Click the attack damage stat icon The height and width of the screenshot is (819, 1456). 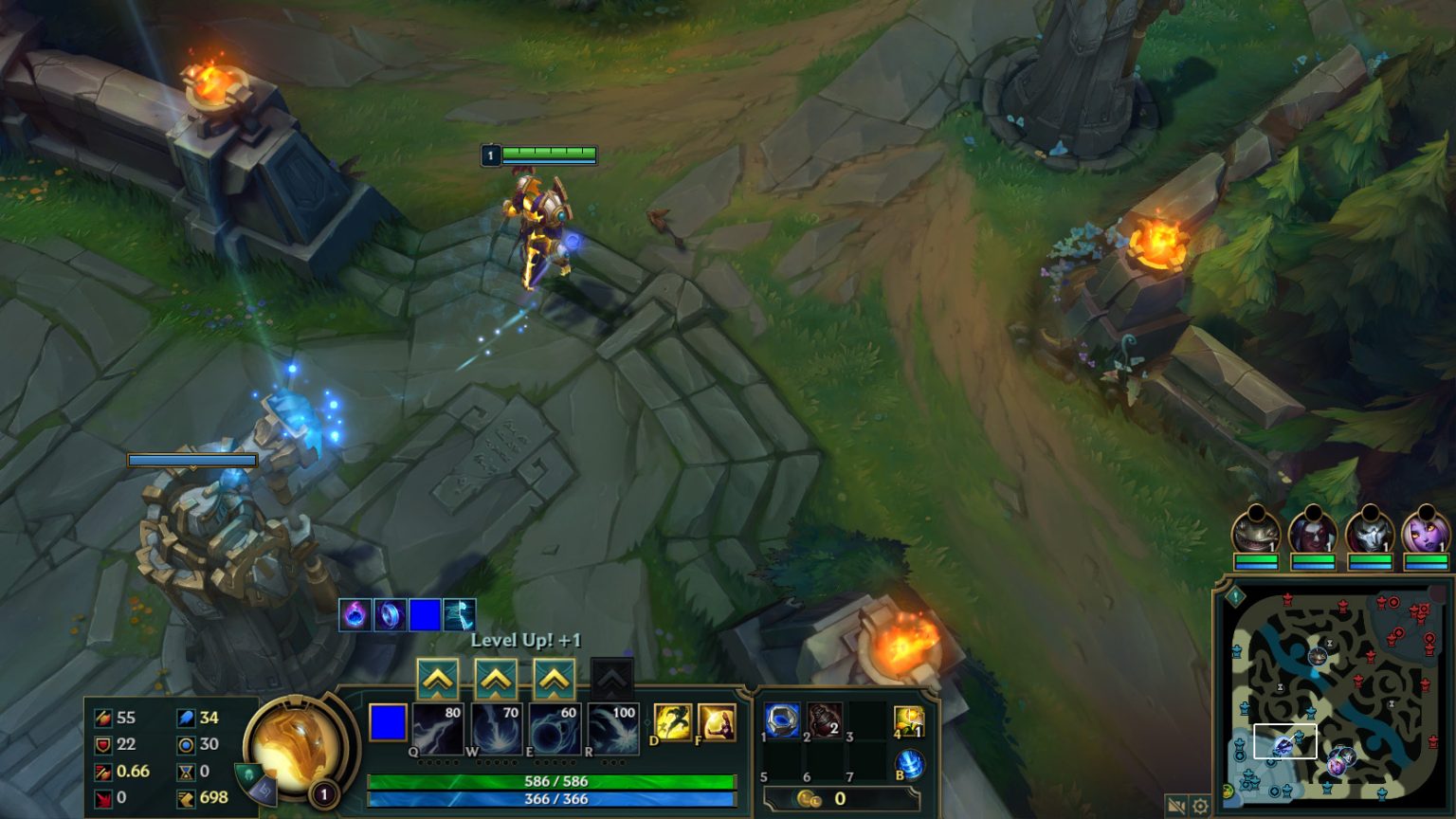(x=101, y=718)
